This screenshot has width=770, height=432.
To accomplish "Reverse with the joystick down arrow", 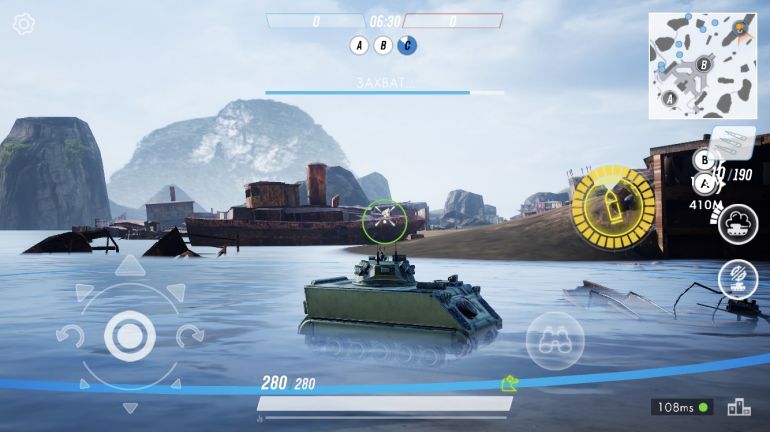I will (x=129, y=407).
